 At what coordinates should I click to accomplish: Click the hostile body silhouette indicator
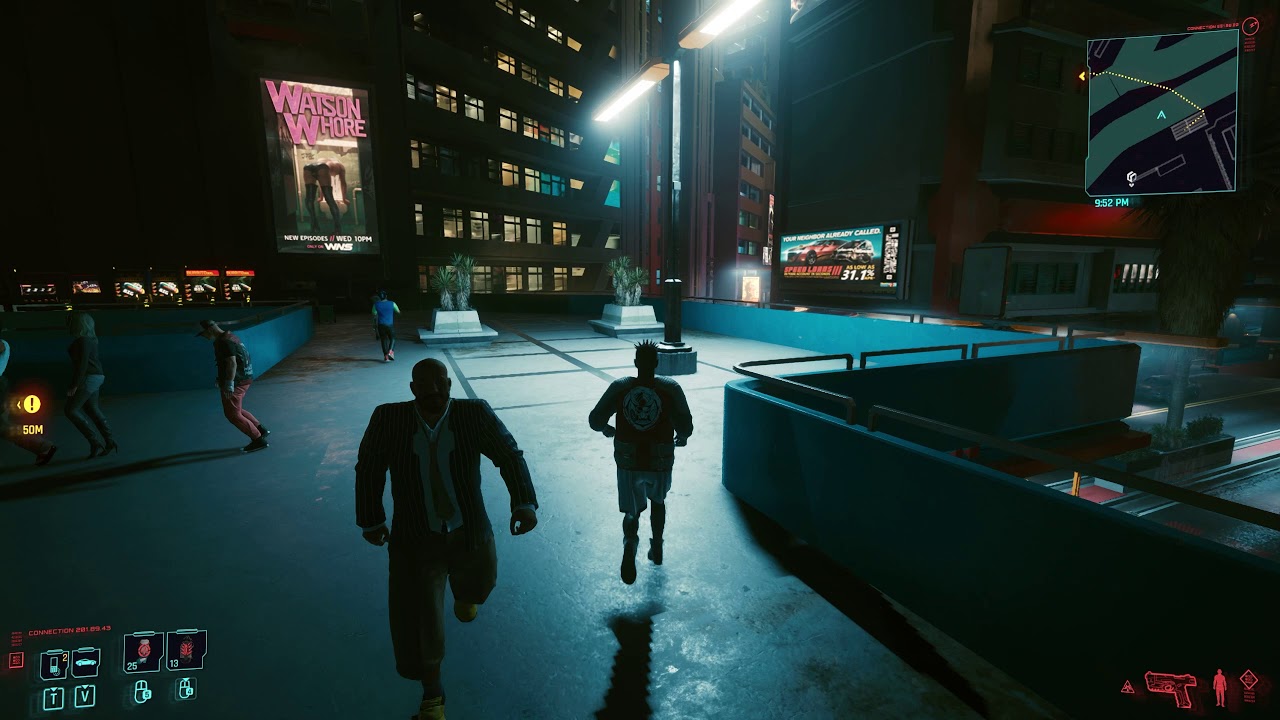[1219, 687]
